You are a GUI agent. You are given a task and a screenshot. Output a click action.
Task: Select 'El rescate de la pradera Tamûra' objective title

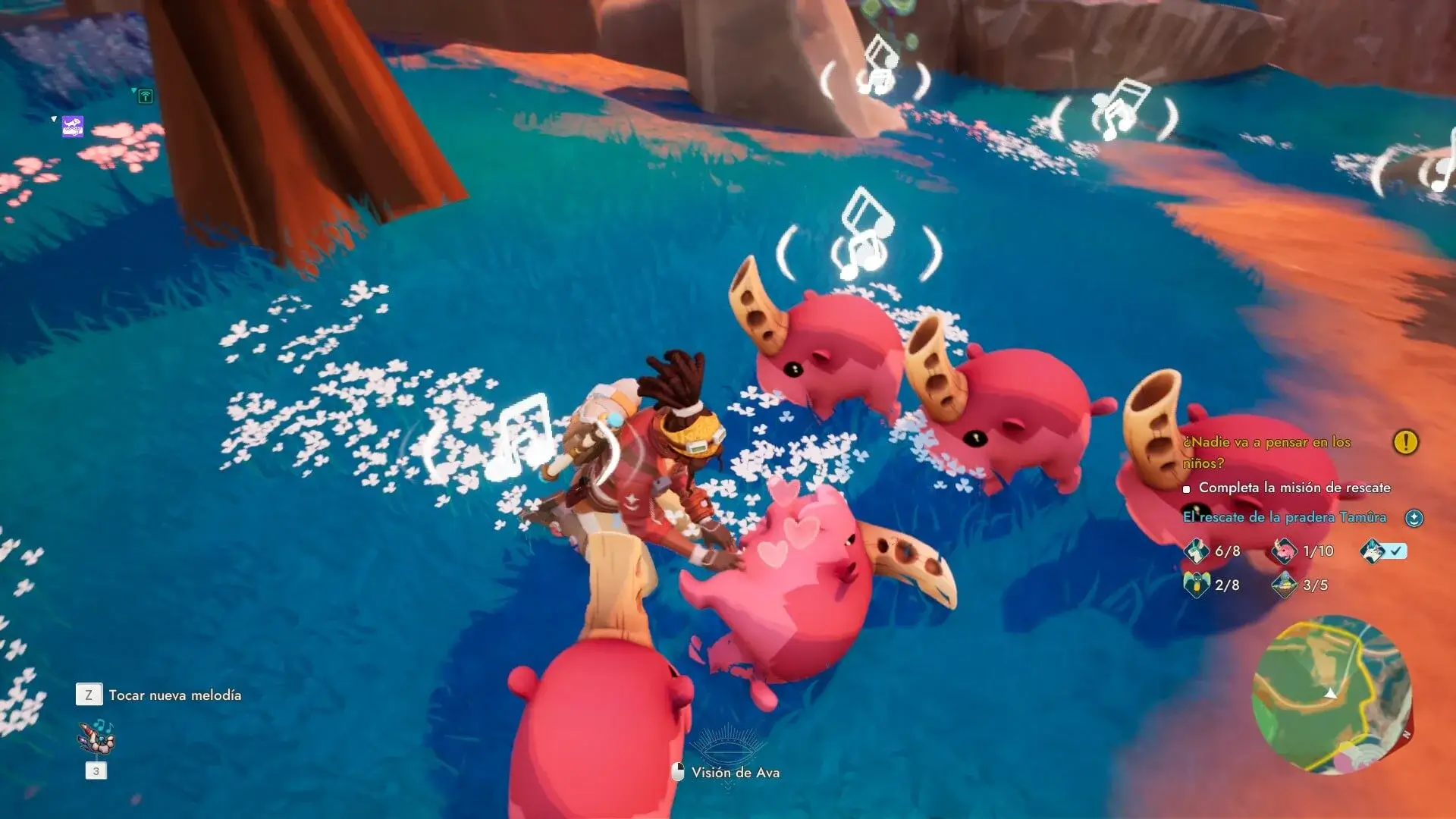(x=1284, y=517)
